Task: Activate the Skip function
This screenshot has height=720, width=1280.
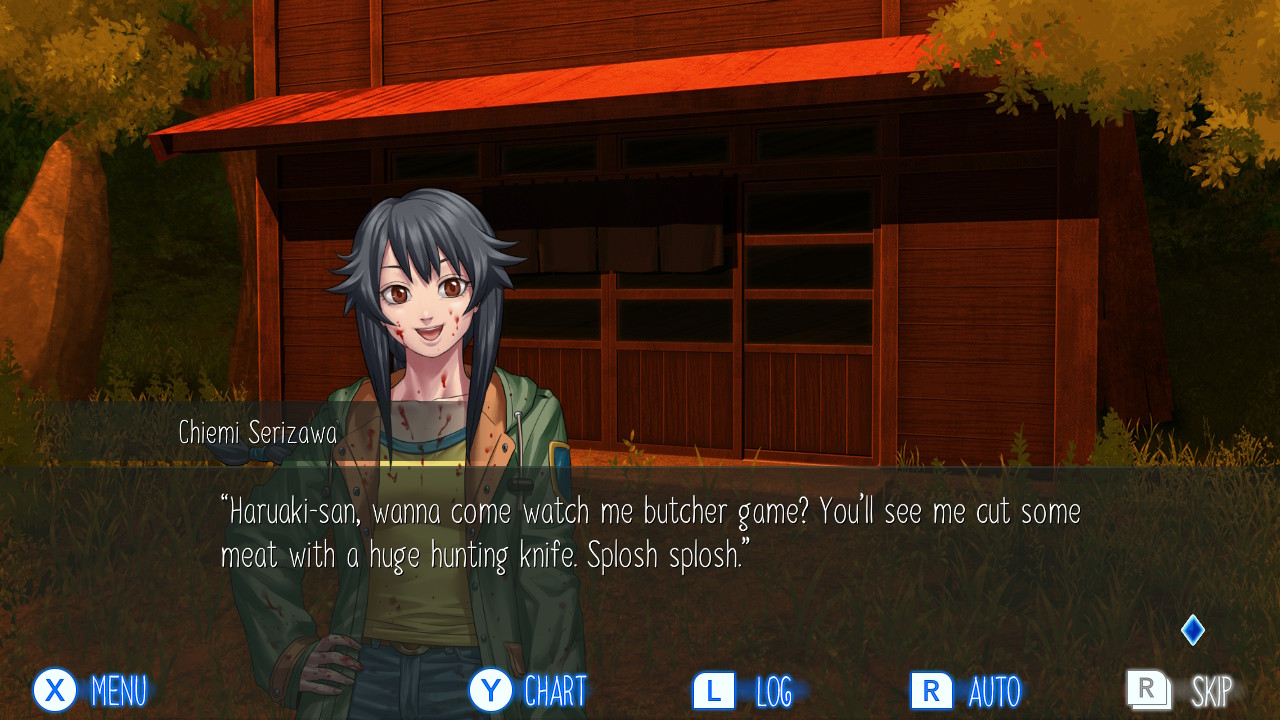Action: [1180, 690]
